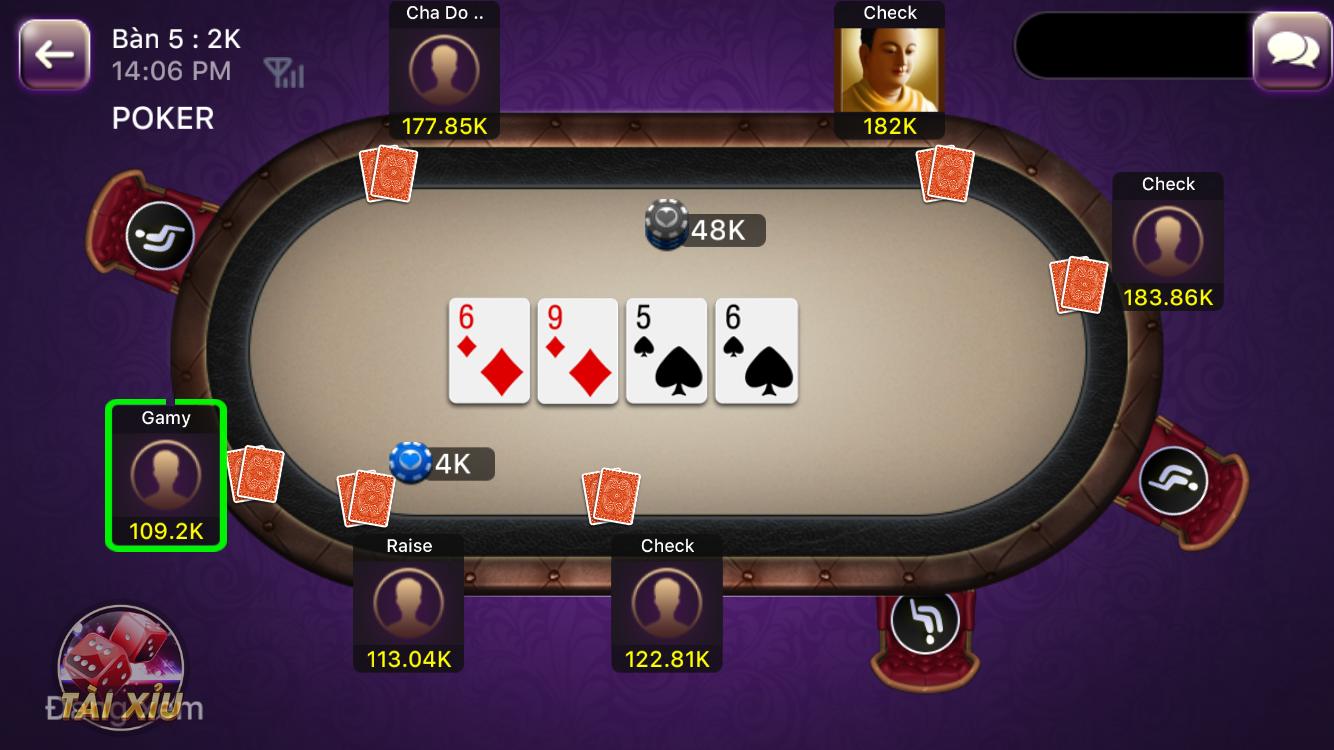Click the signal strength indicator

pos(284,72)
